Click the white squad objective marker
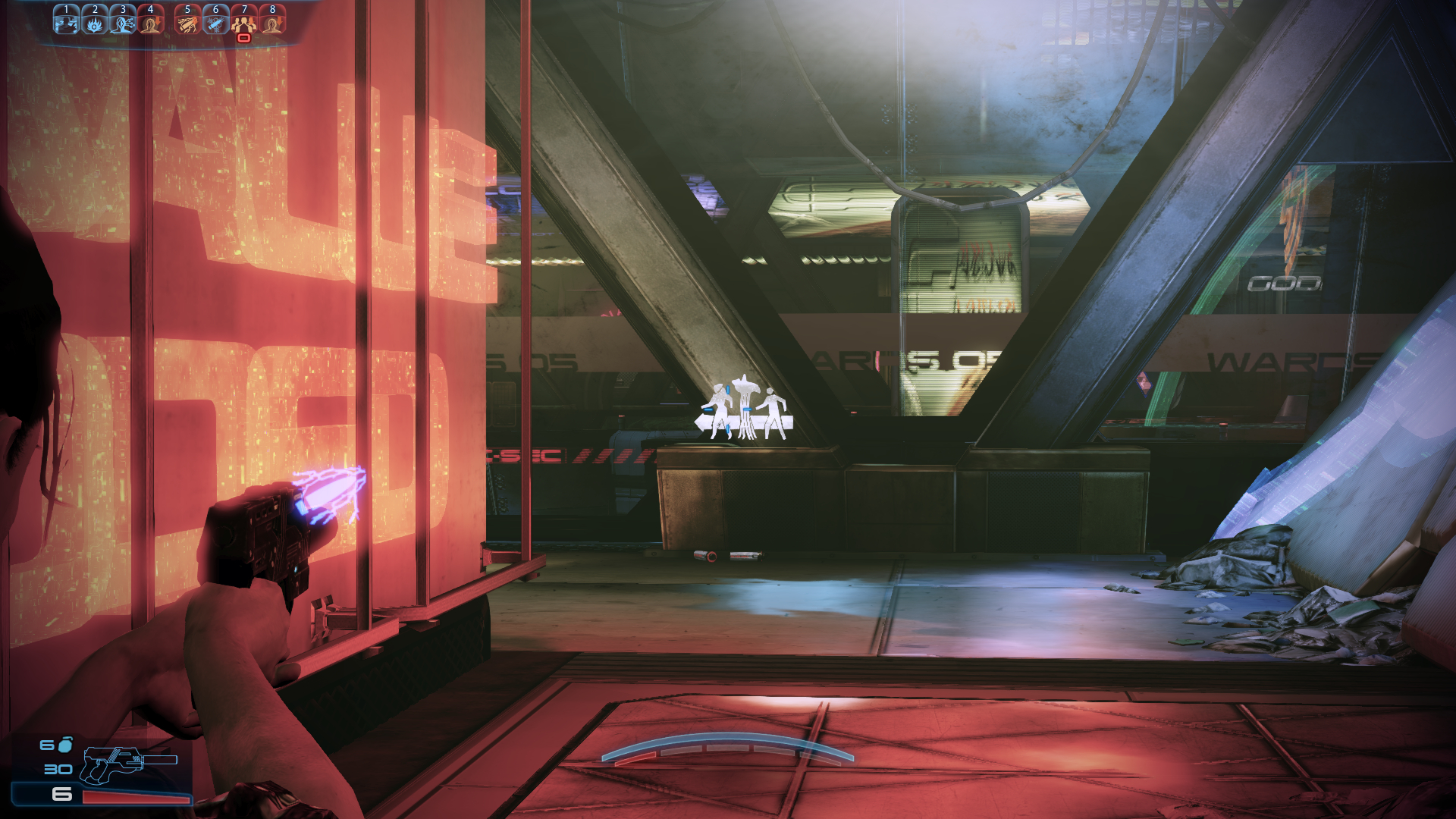The height and width of the screenshot is (819, 1456). (745, 409)
